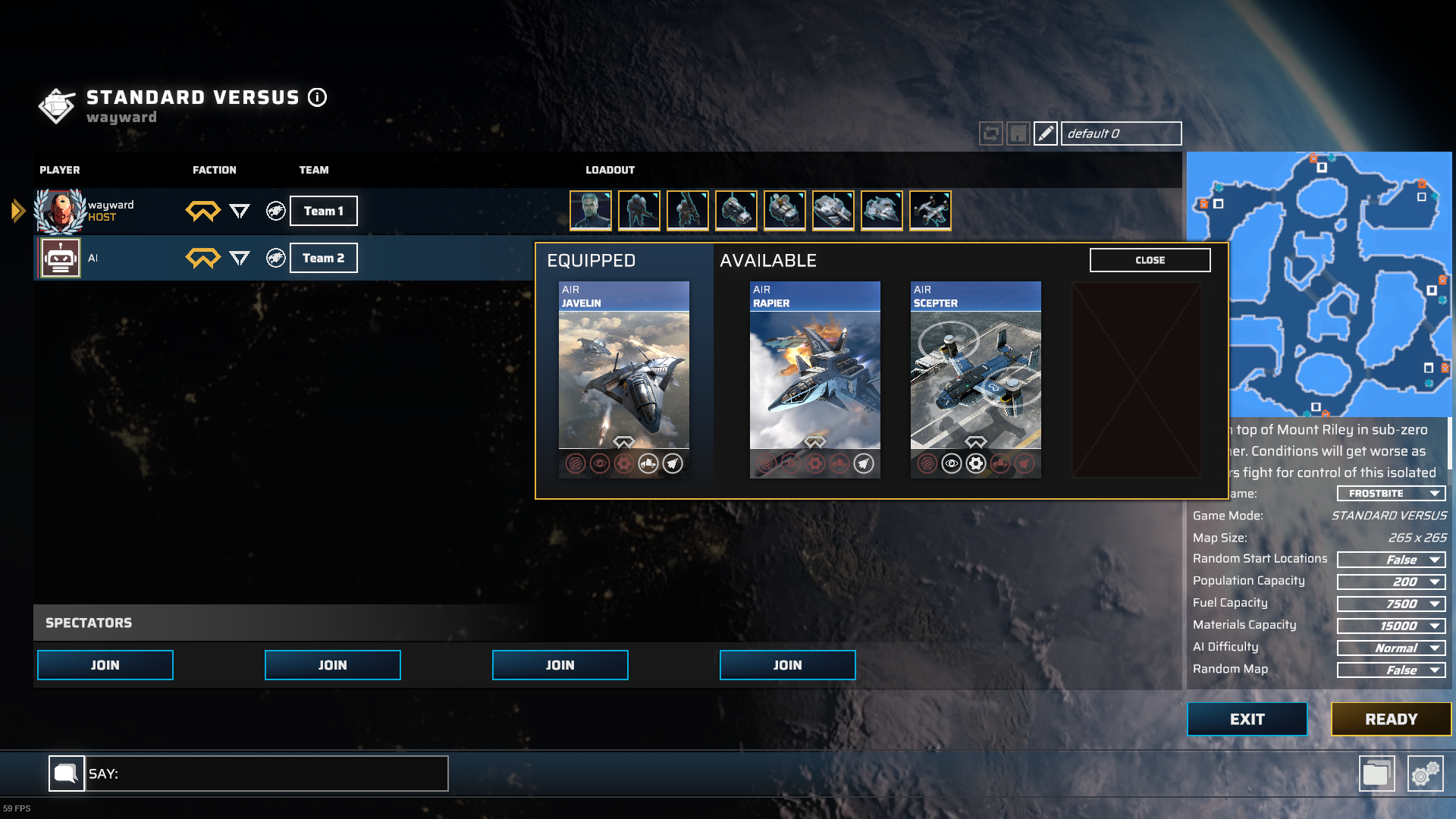The height and width of the screenshot is (819, 1456).
Task: Focus the SAY chat input field
Action: pos(266,773)
